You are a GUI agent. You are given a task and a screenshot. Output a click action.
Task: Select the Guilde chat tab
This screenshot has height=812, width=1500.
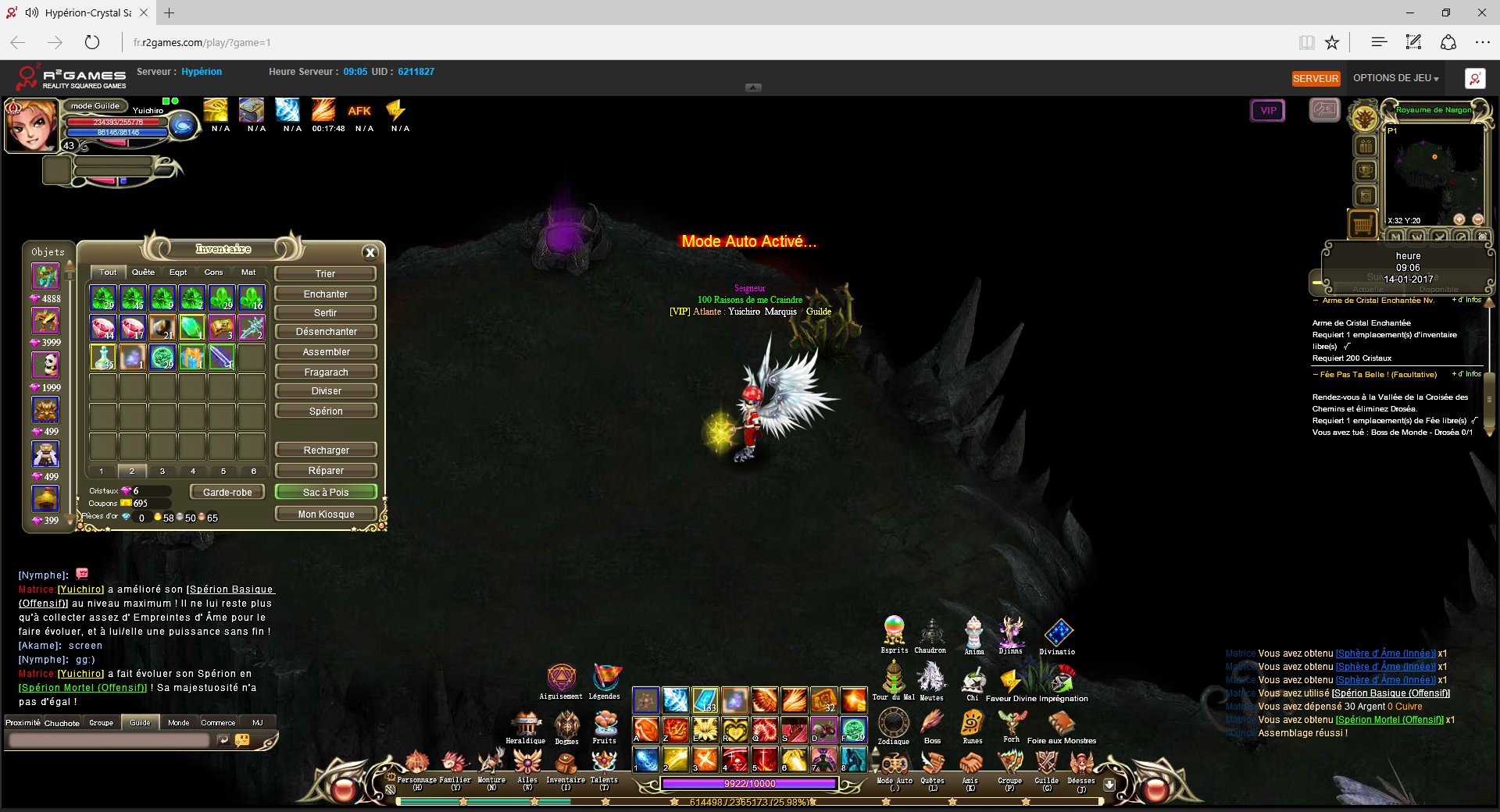click(141, 723)
